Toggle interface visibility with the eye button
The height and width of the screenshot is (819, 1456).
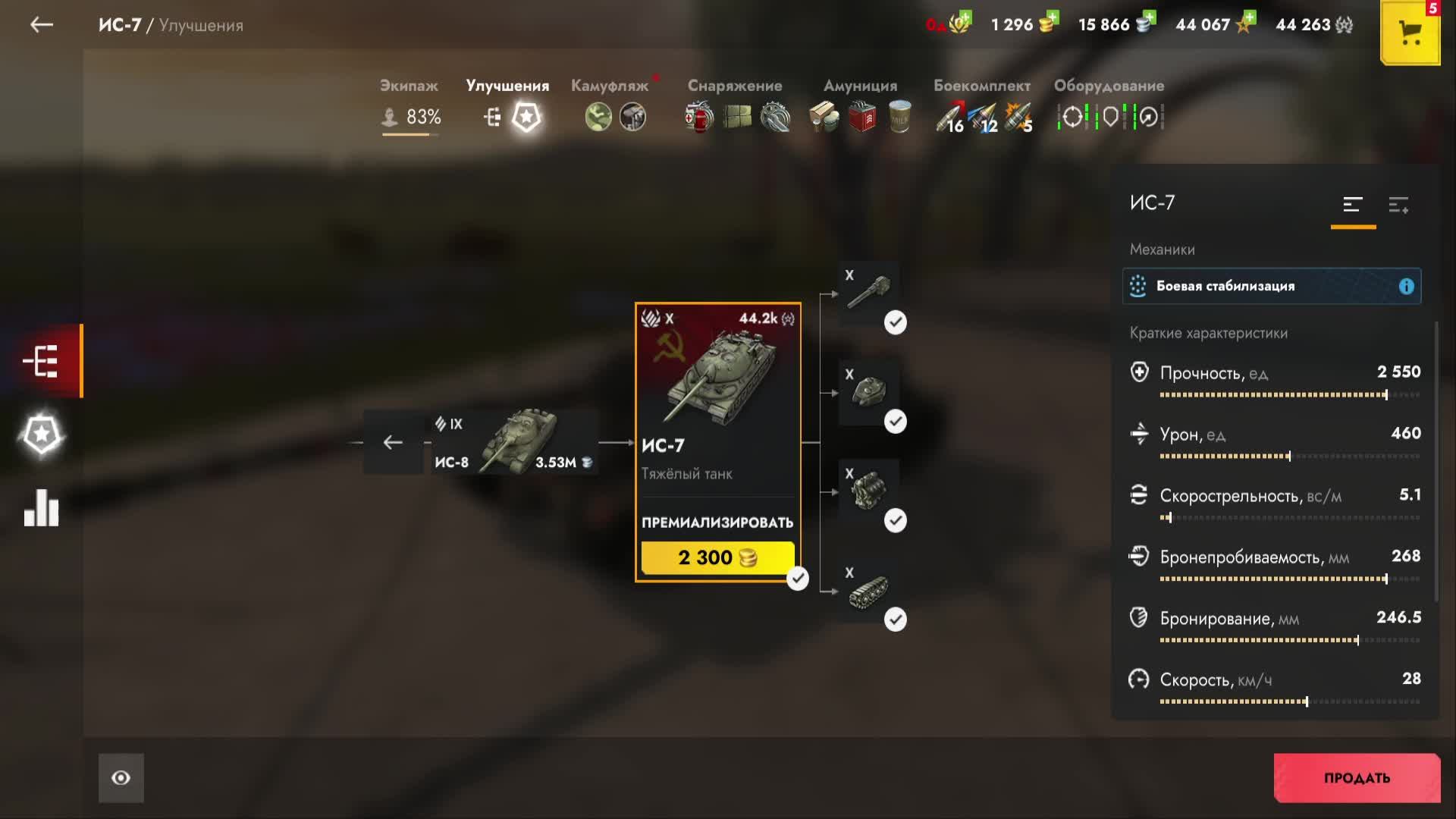pyautogui.click(x=121, y=777)
